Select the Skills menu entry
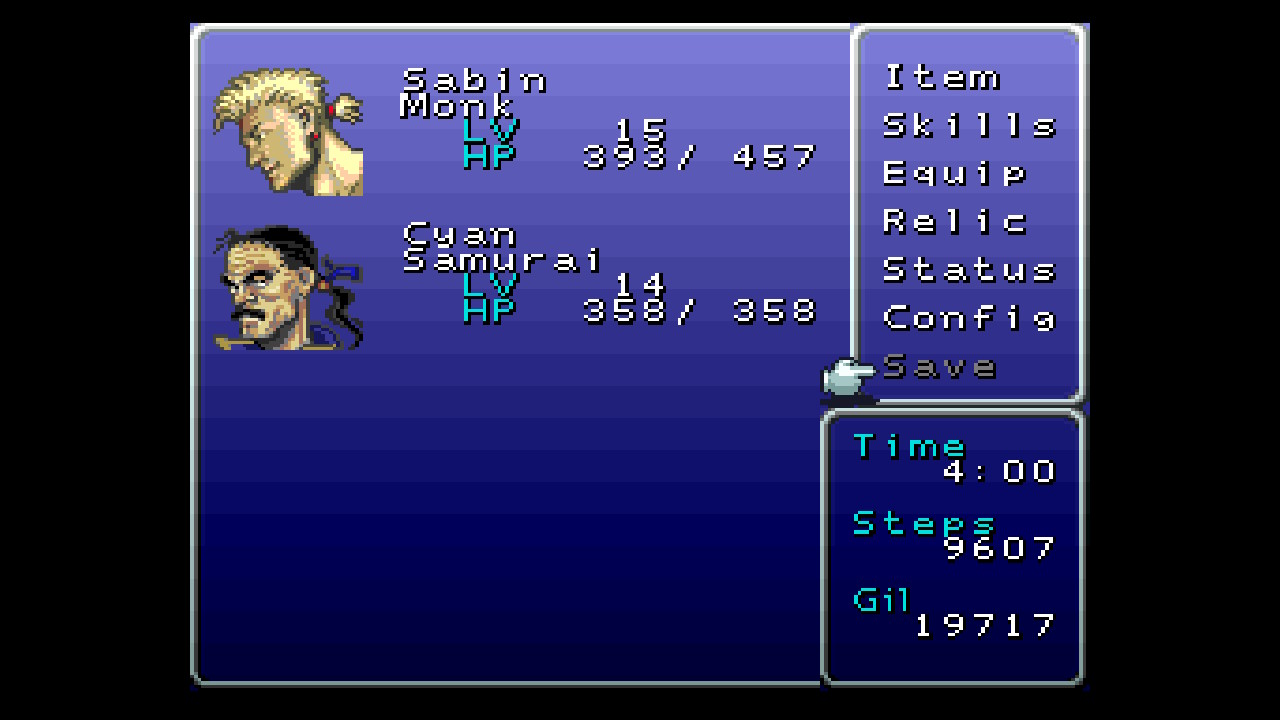This screenshot has width=1280, height=720. [x=968, y=126]
